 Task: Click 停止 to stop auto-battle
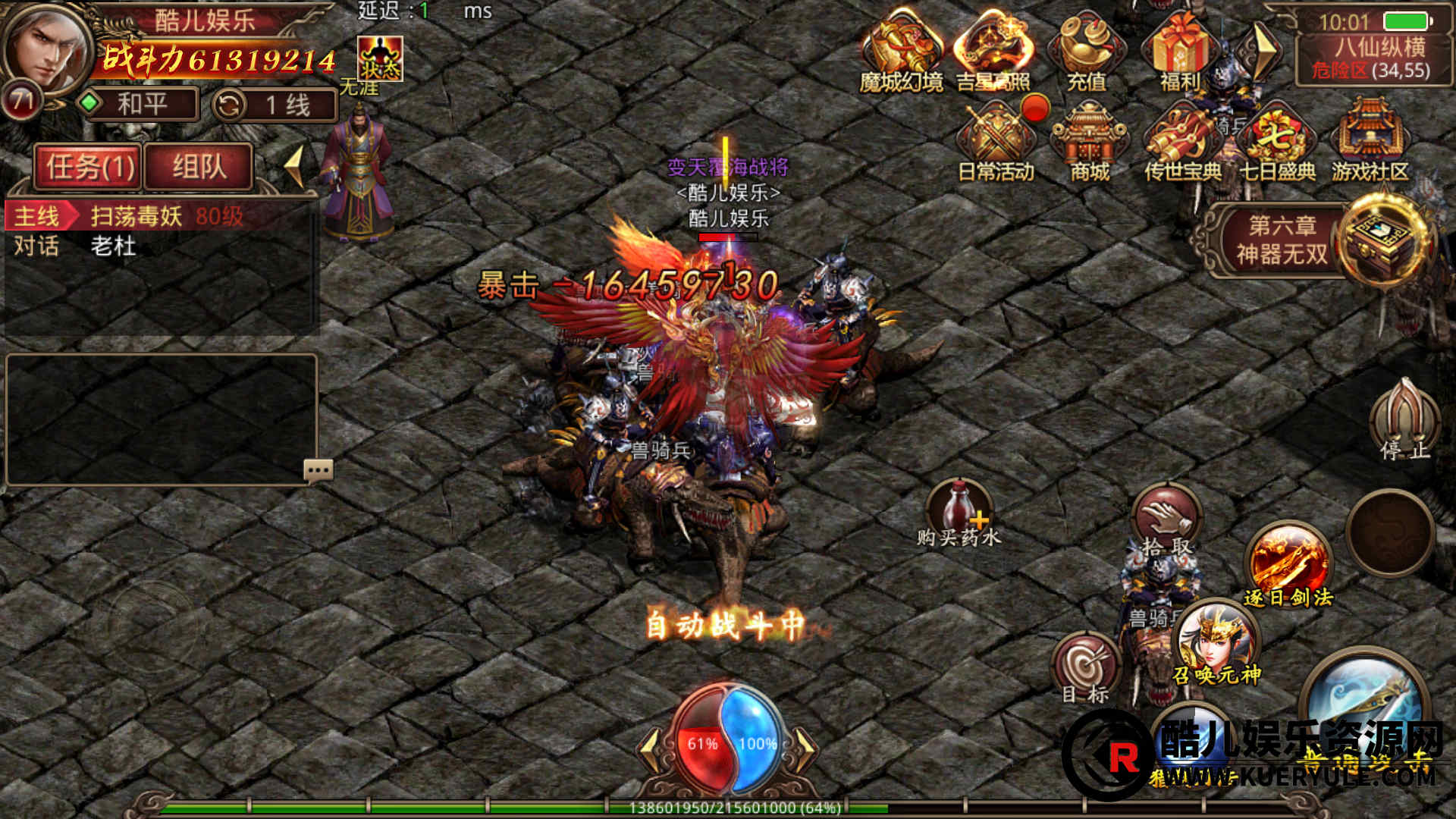click(1404, 421)
